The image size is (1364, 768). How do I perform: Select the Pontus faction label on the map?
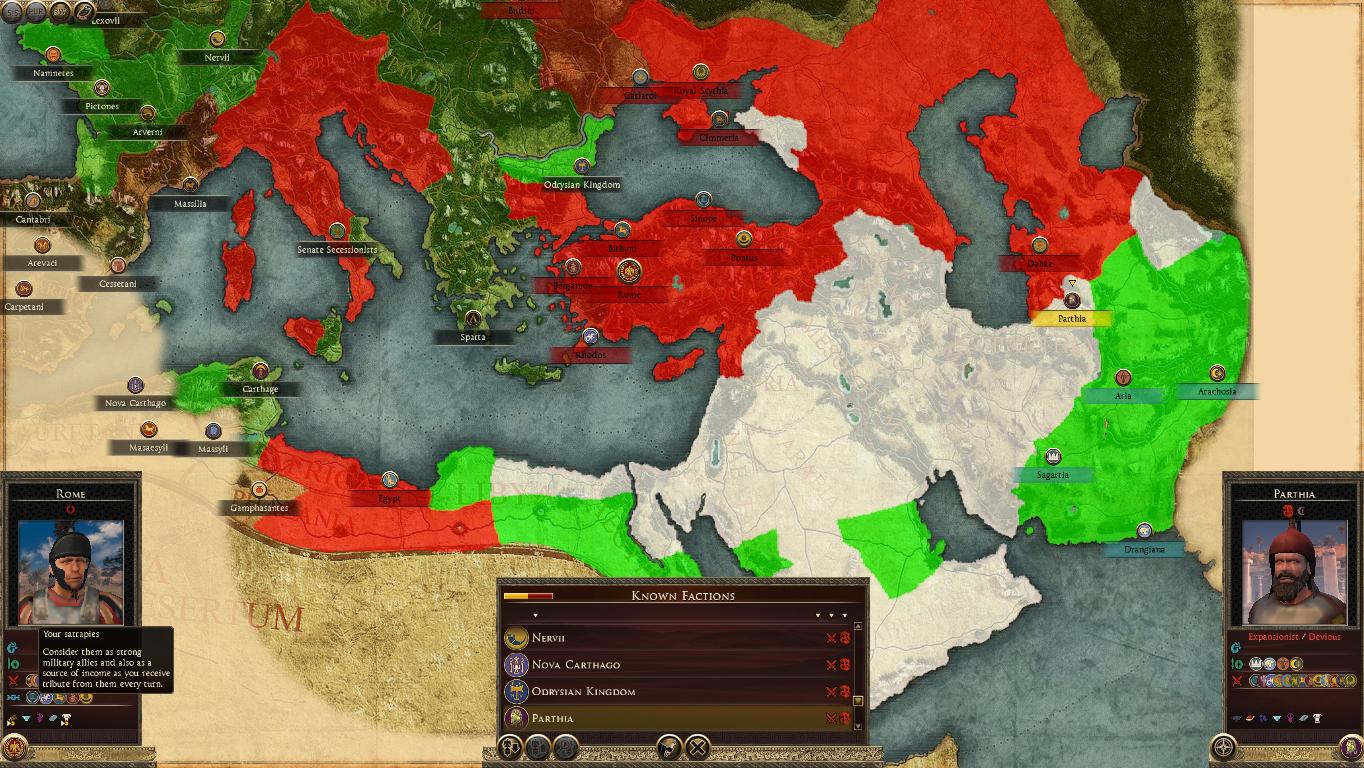[x=744, y=258]
